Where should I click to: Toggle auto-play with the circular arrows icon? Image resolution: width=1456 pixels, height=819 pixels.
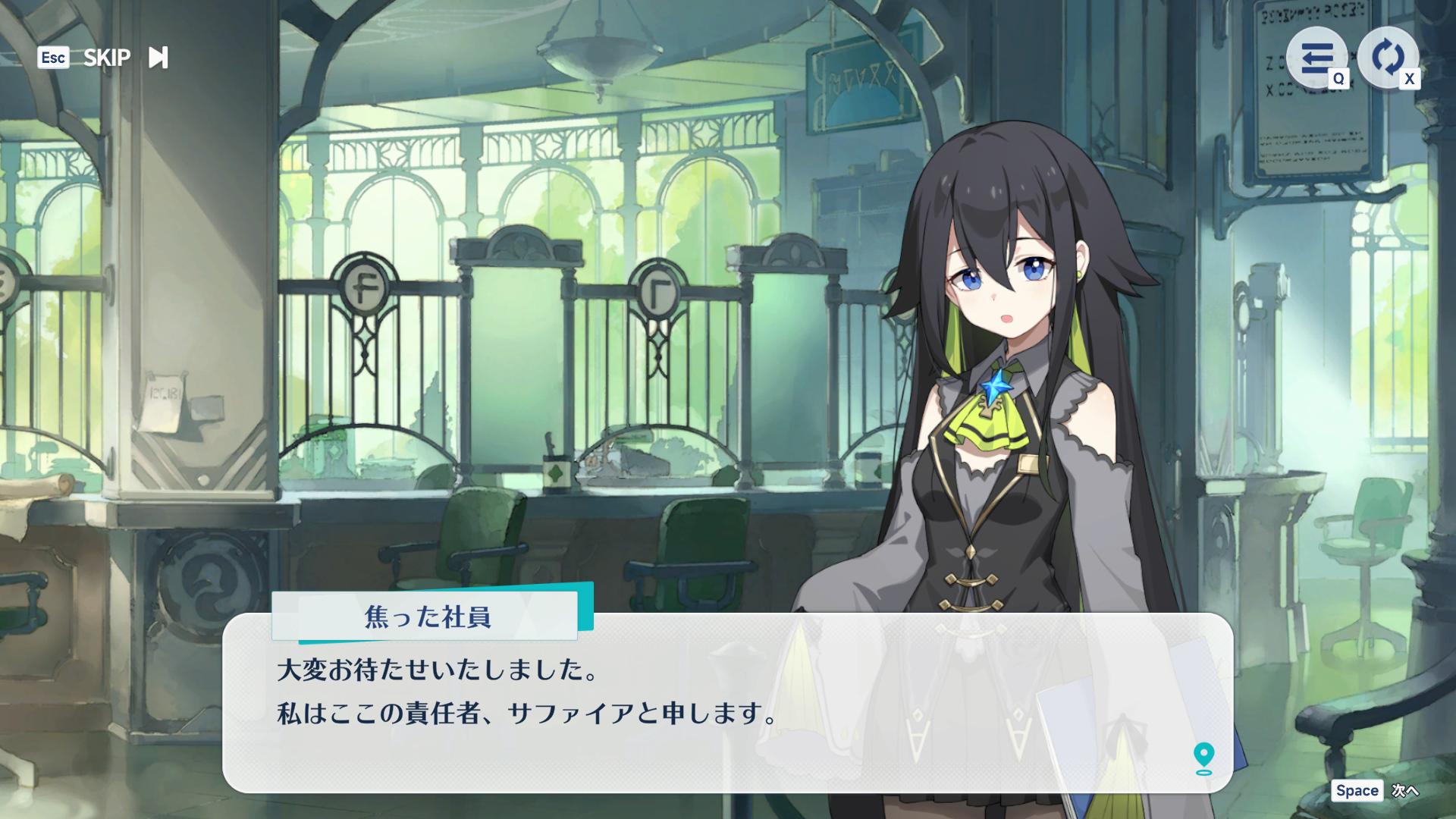(1387, 58)
